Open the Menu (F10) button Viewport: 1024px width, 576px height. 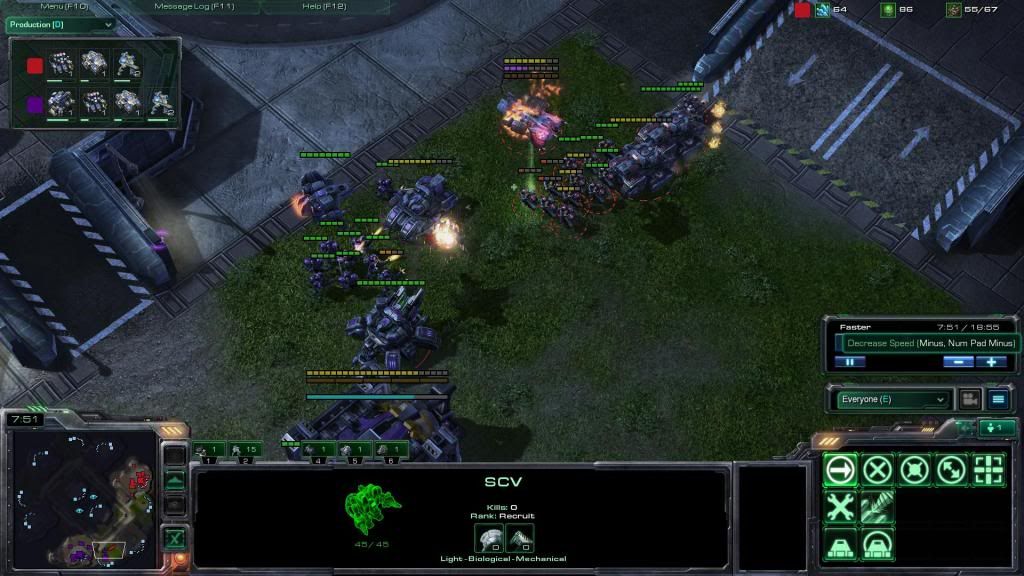[64, 6]
